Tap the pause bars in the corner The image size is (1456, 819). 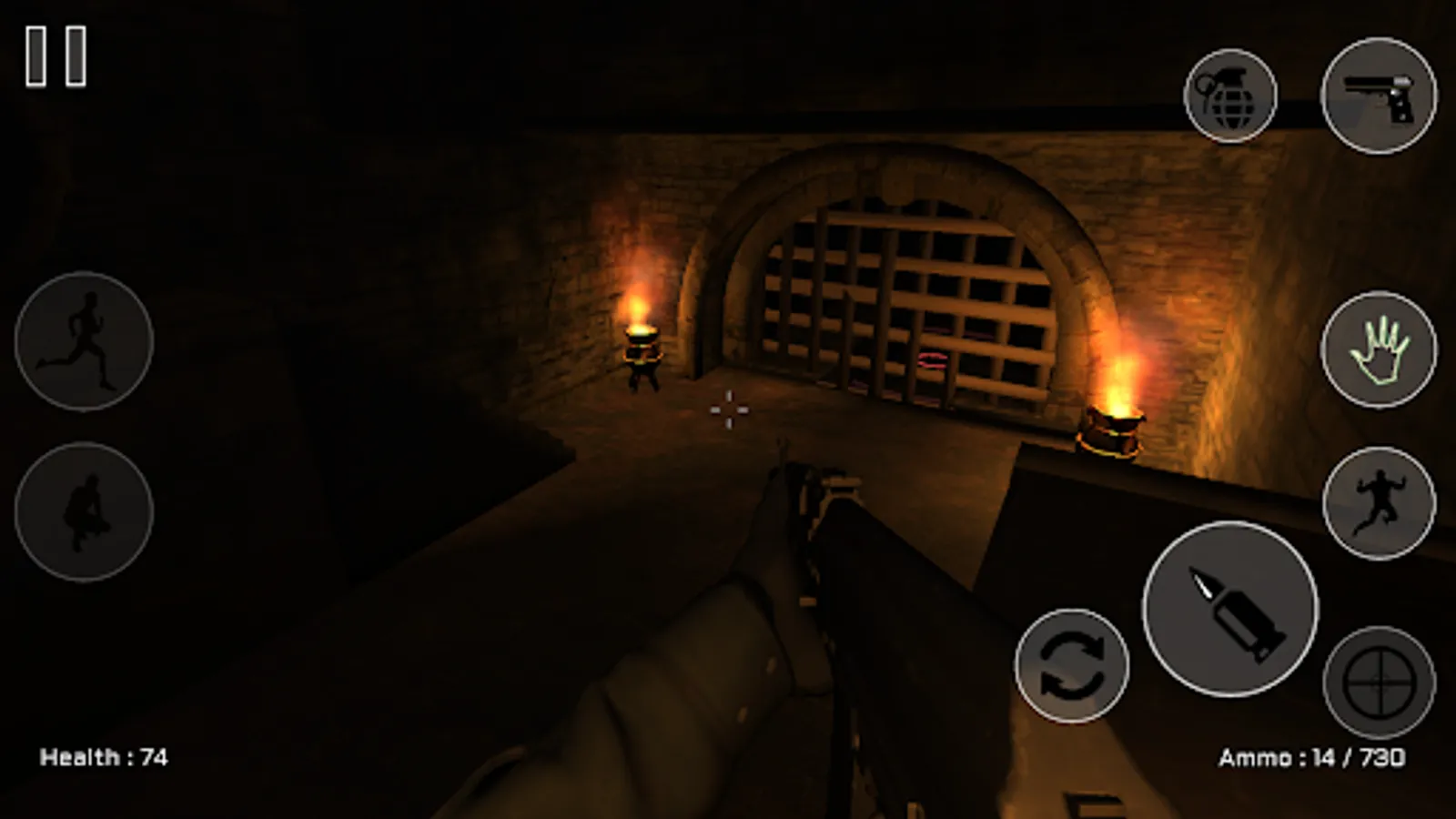coord(56,55)
